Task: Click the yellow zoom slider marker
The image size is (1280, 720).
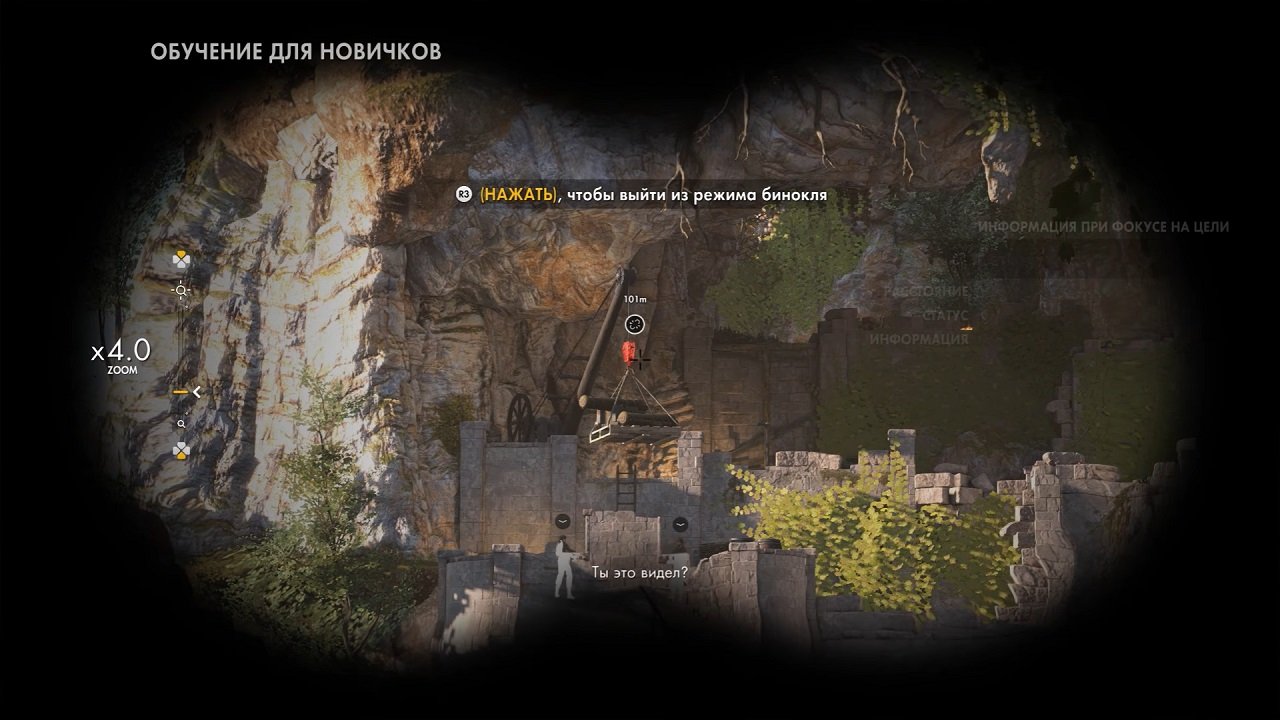Action: click(179, 393)
